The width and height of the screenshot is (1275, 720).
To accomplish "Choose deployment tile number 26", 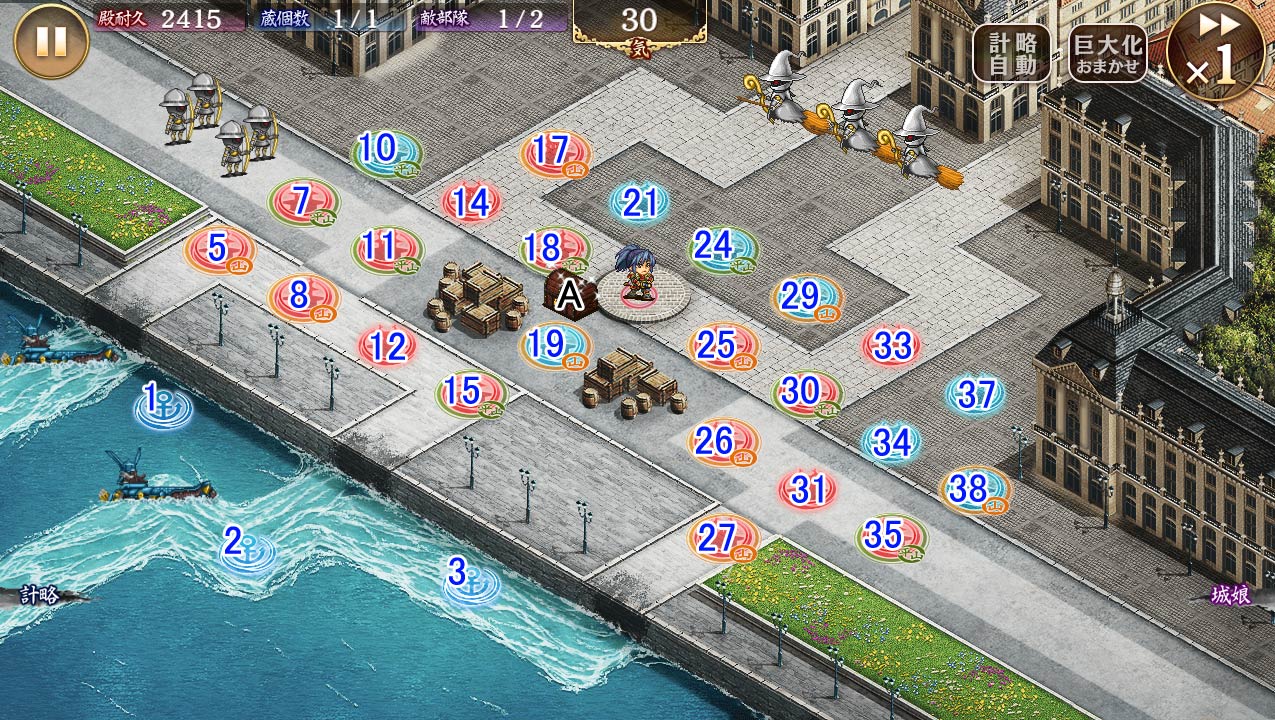I will (722, 442).
